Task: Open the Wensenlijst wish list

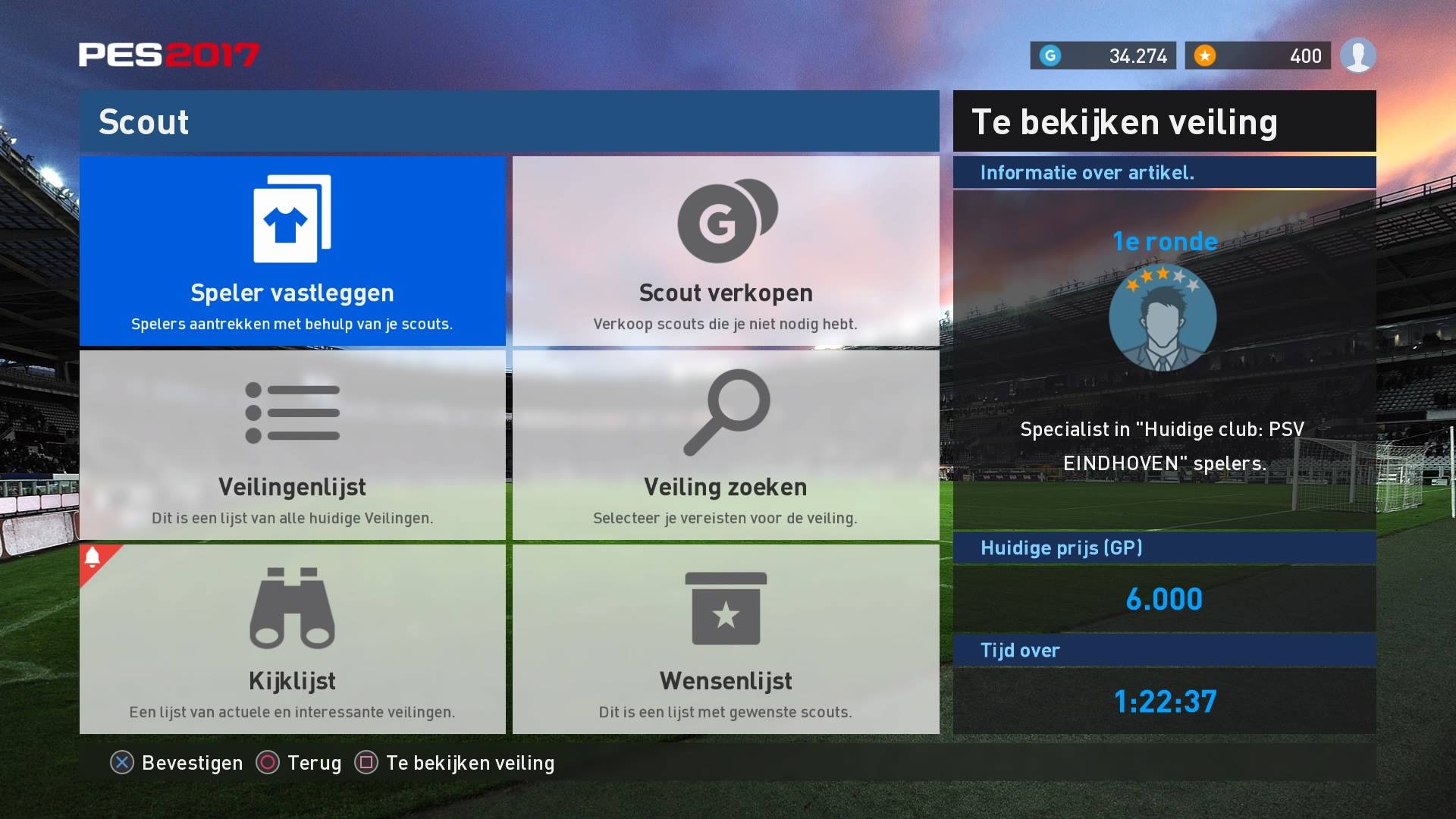Action: (x=726, y=639)
